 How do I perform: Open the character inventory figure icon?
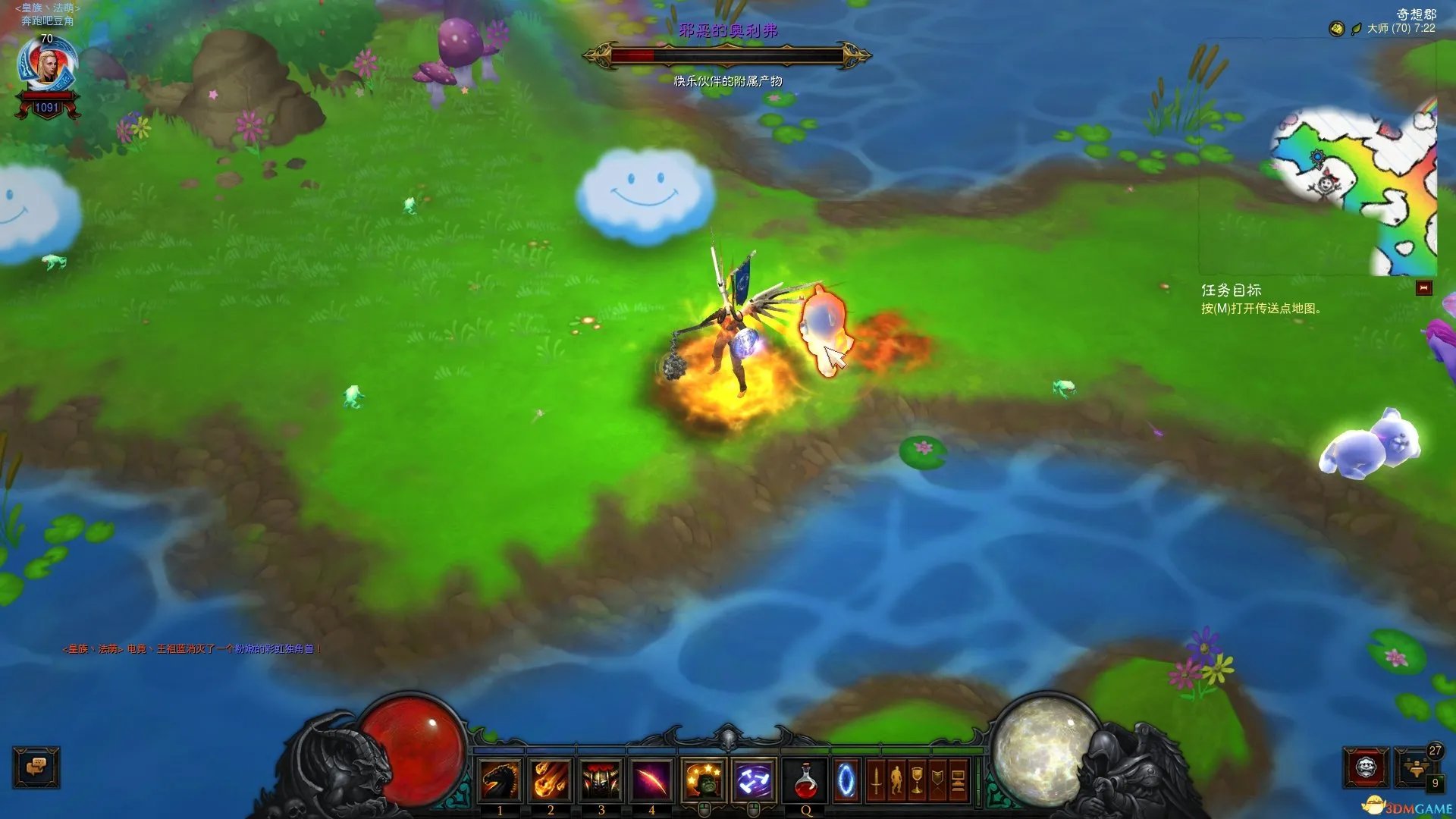tap(896, 780)
